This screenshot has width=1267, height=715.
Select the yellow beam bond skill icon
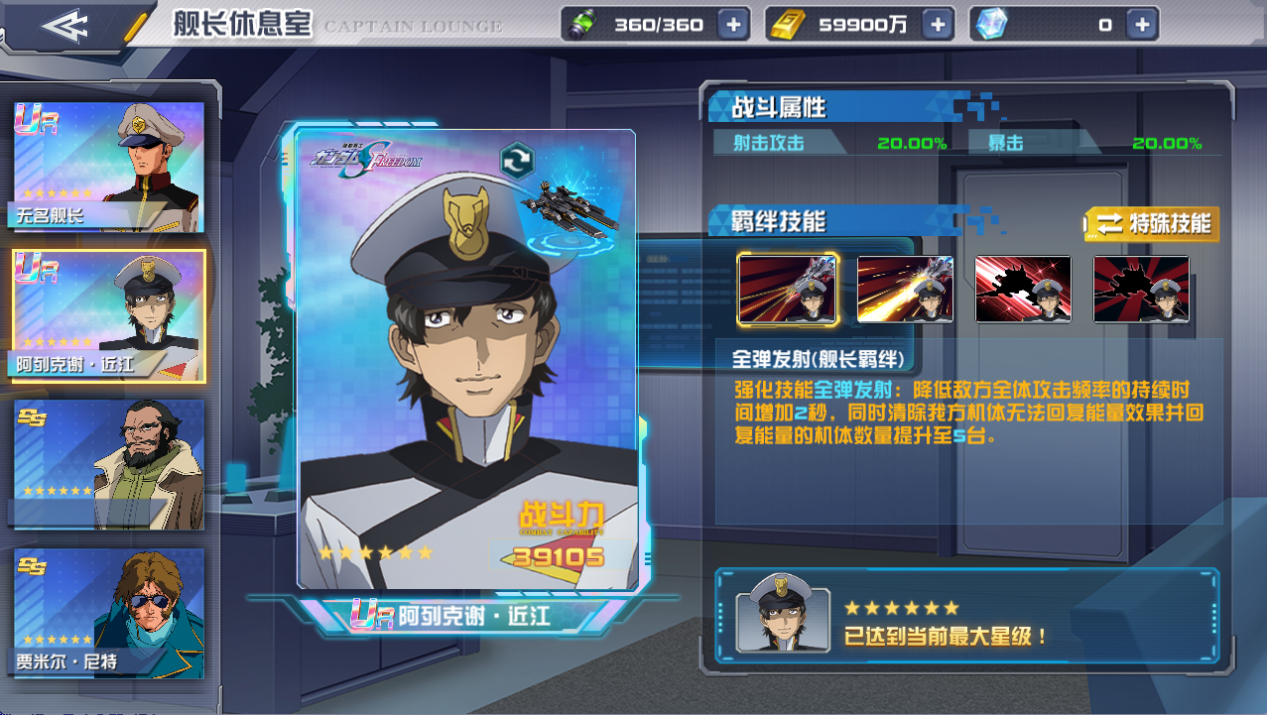(905, 289)
